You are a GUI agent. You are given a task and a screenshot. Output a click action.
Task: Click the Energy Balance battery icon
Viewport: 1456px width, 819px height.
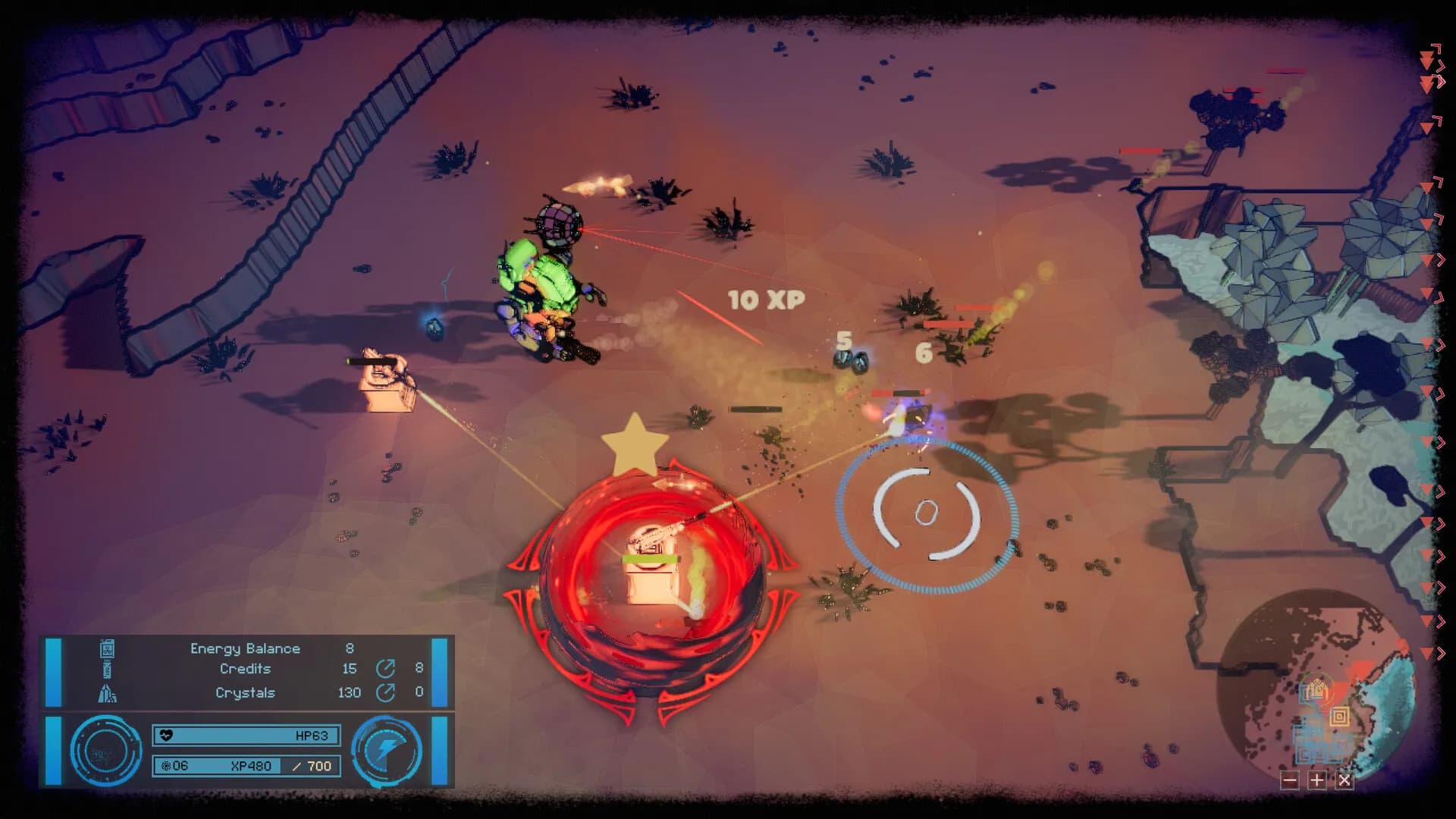coord(106,649)
